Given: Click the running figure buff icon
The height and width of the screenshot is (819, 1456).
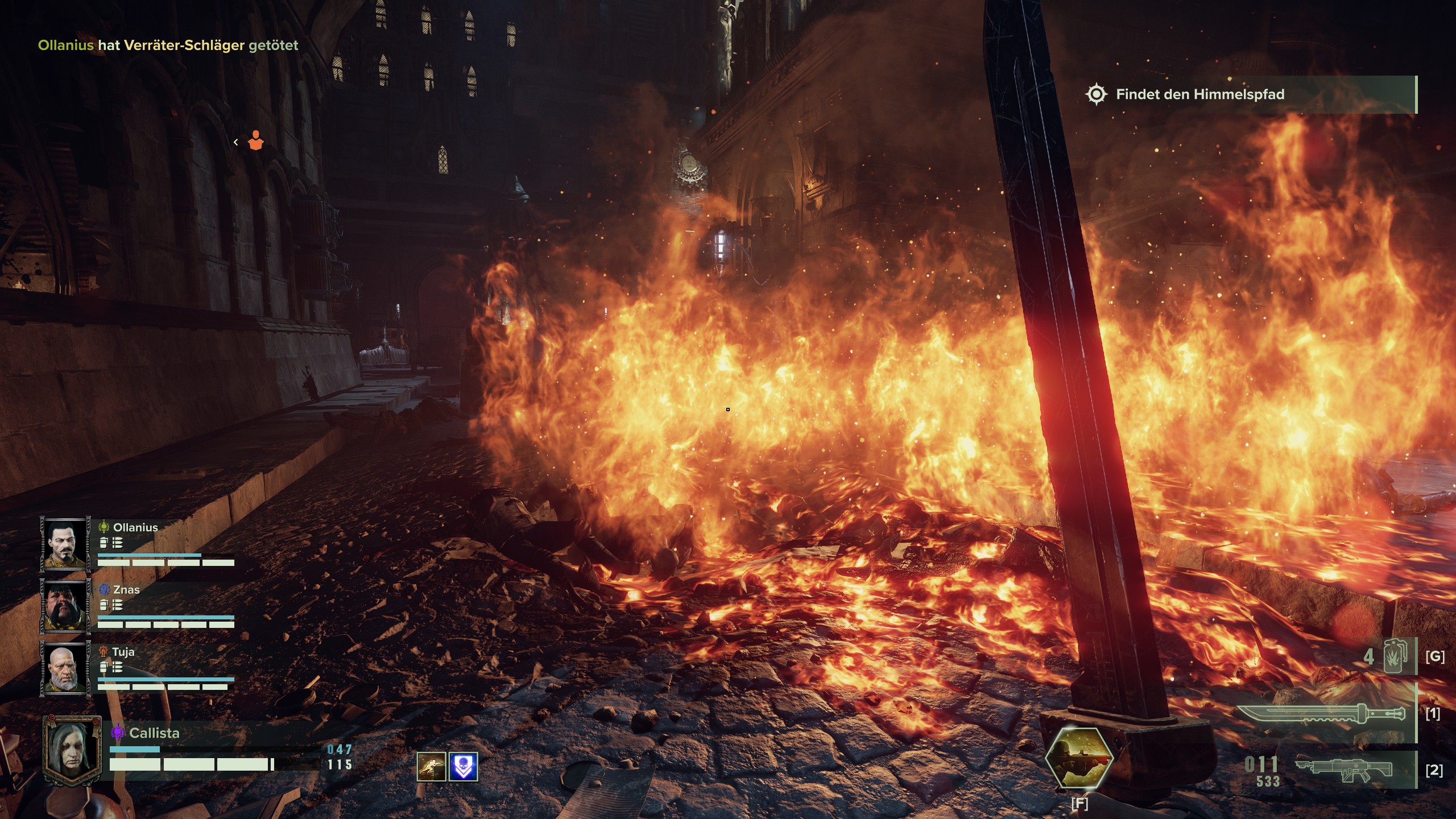Looking at the screenshot, I should click(431, 767).
